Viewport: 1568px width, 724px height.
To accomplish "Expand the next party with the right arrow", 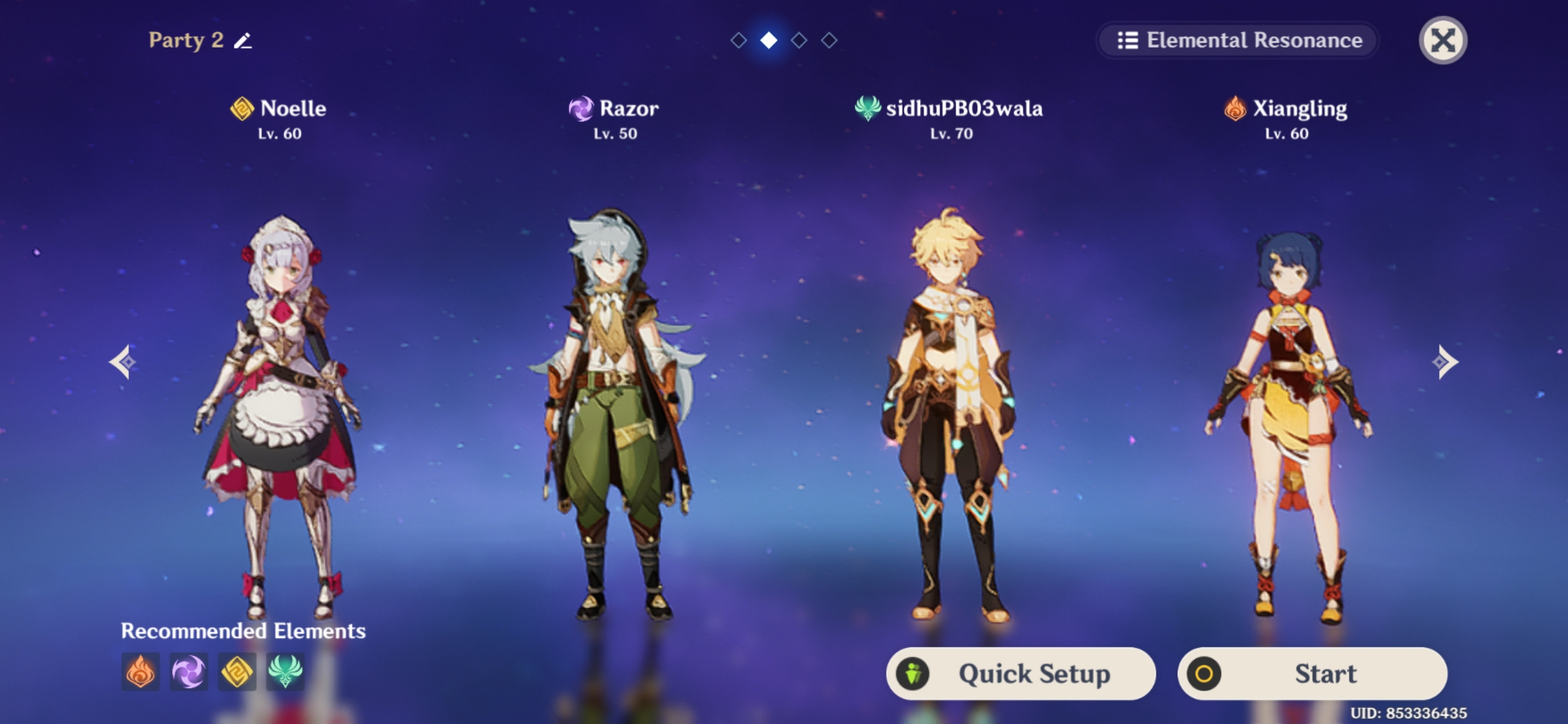I will pos(1446,362).
